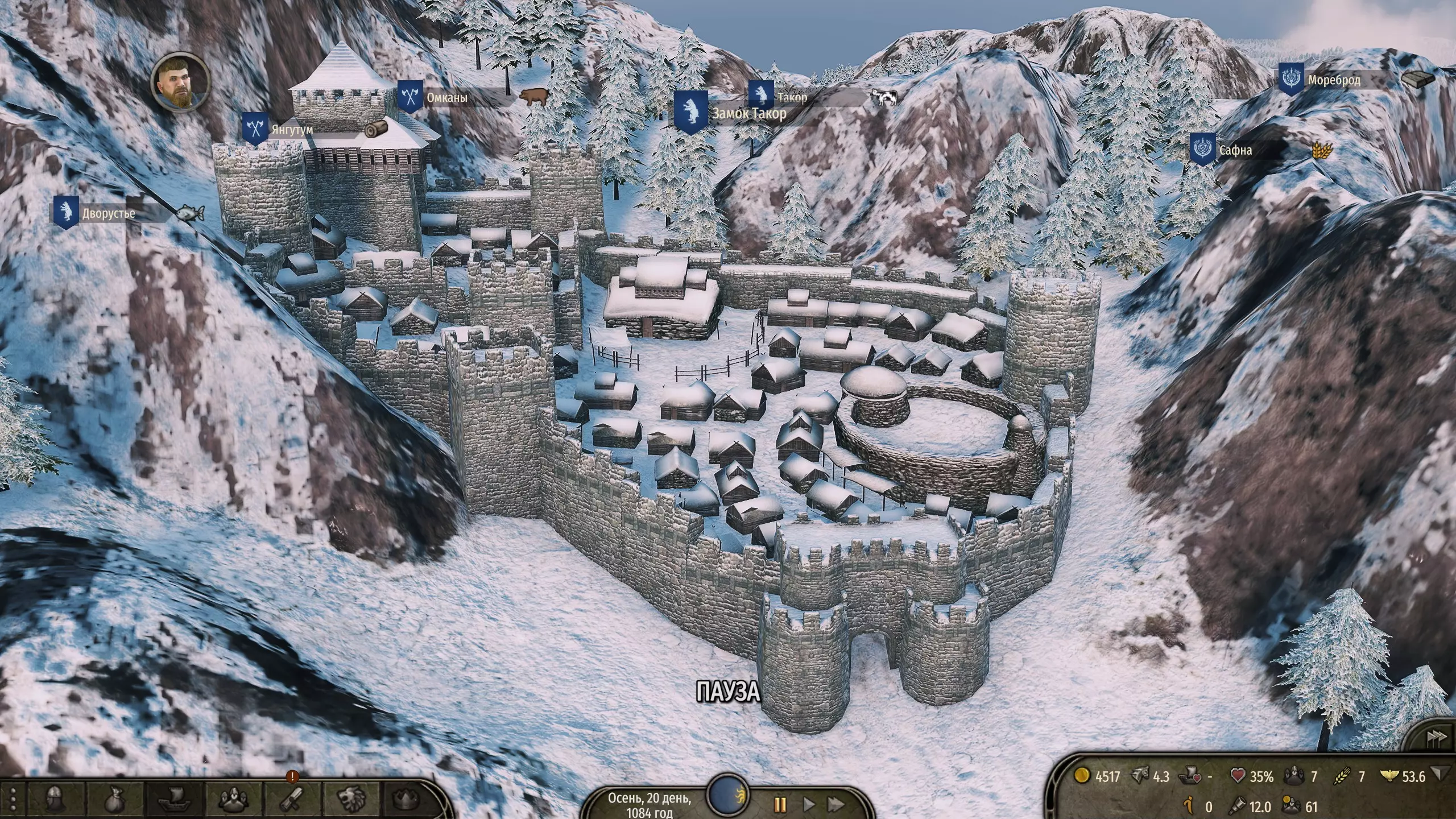The height and width of the screenshot is (819, 1456).
Task: Open the party troops screen
Action: point(233,799)
